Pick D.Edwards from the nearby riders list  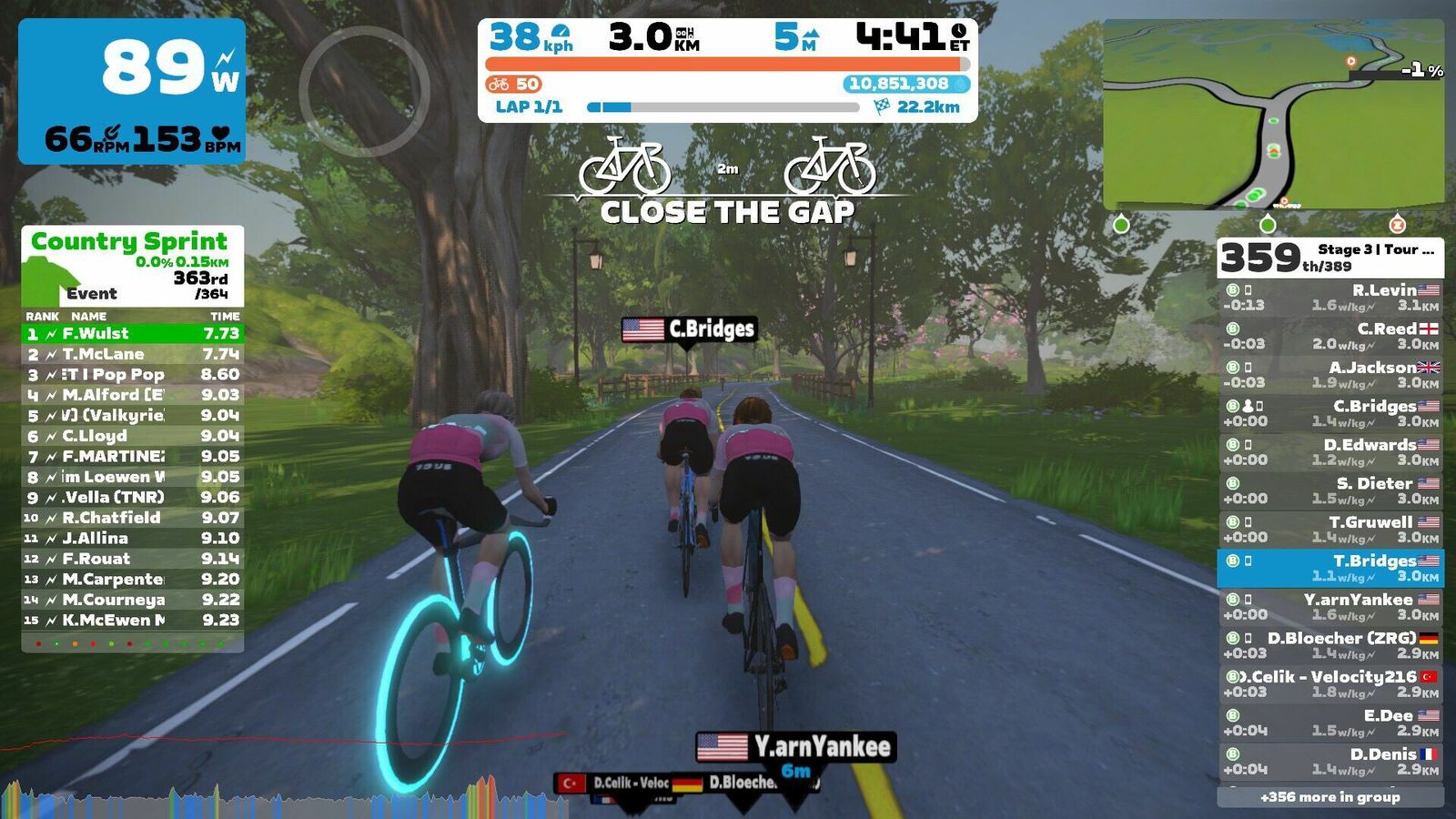(1330, 452)
